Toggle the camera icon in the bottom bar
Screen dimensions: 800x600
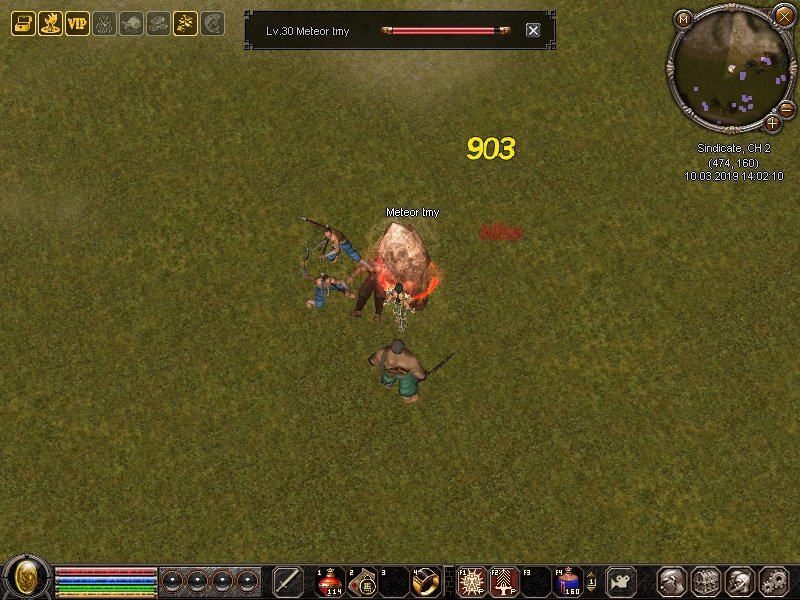pyautogui.click(x=621, y=581)
